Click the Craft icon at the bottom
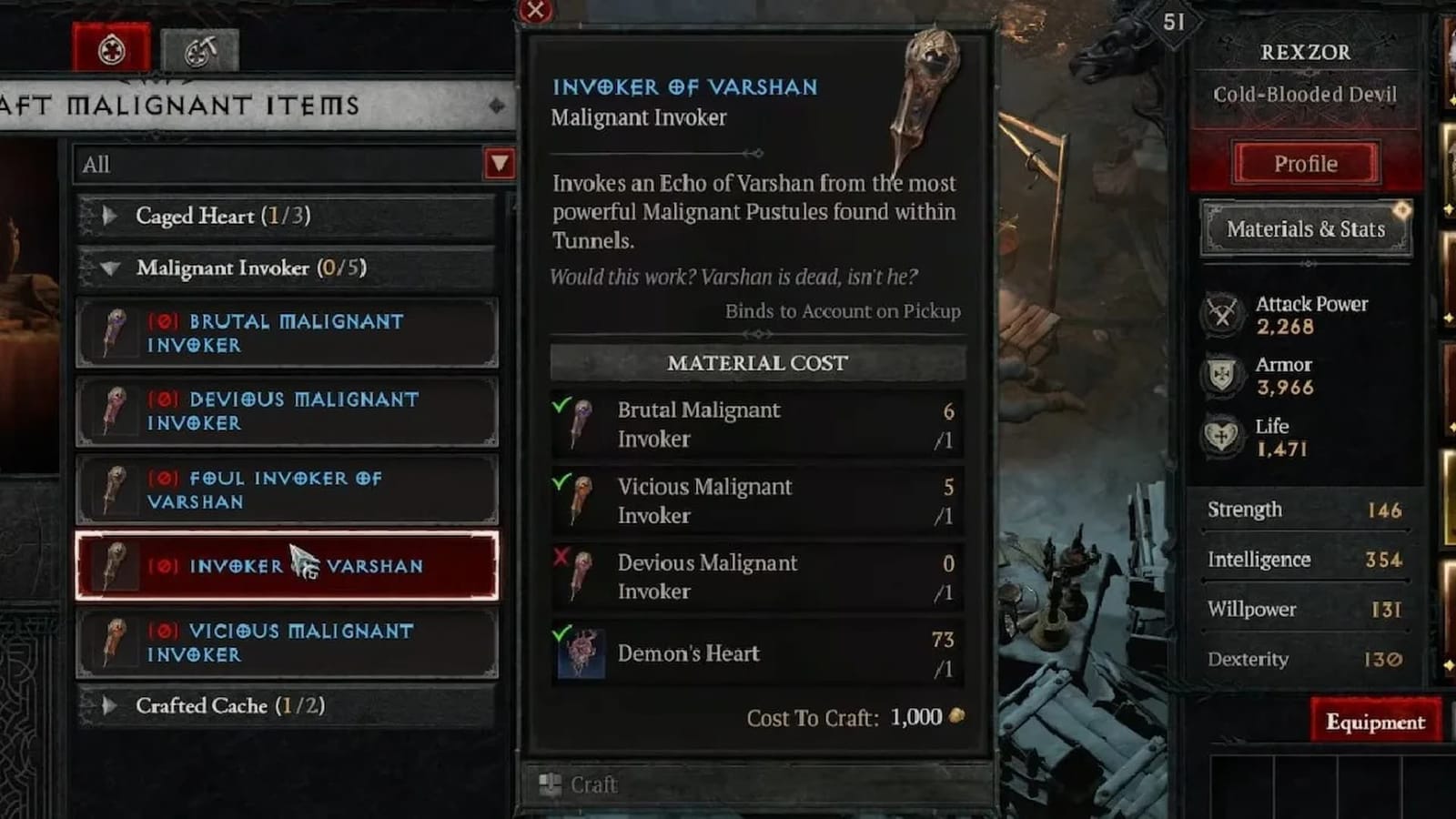Image resolution: width=1456 pixels, height=819 pixels. click(x=549, y=783)
